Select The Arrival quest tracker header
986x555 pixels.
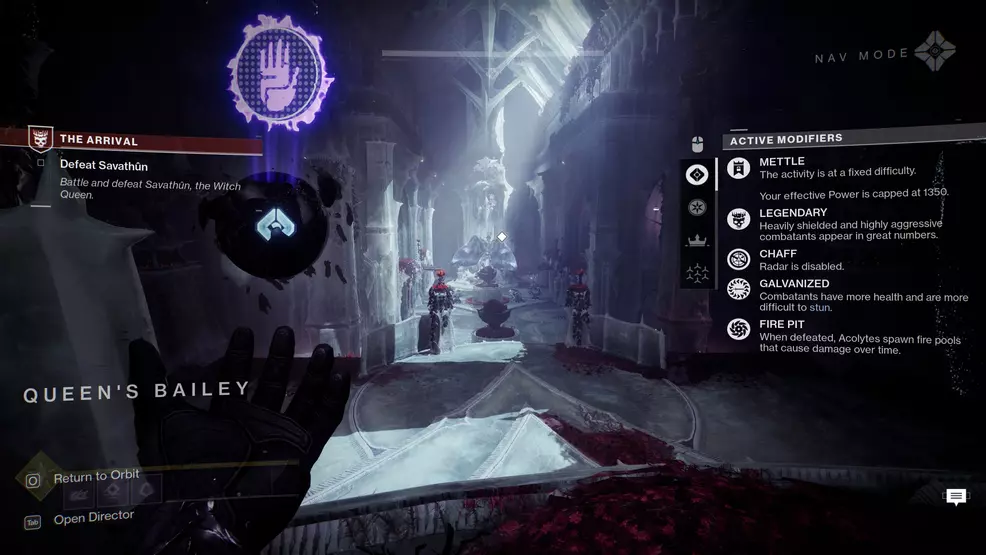coord(98,141)
